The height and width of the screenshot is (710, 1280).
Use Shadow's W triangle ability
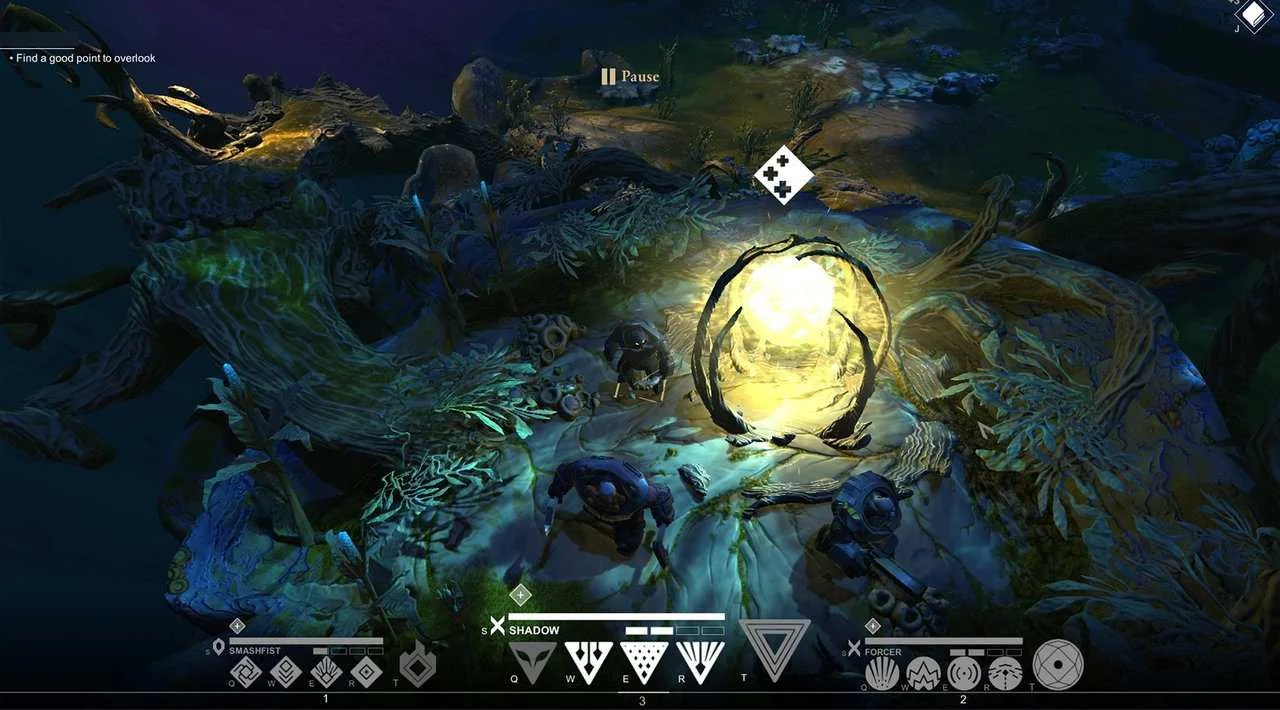coord(588,661)
